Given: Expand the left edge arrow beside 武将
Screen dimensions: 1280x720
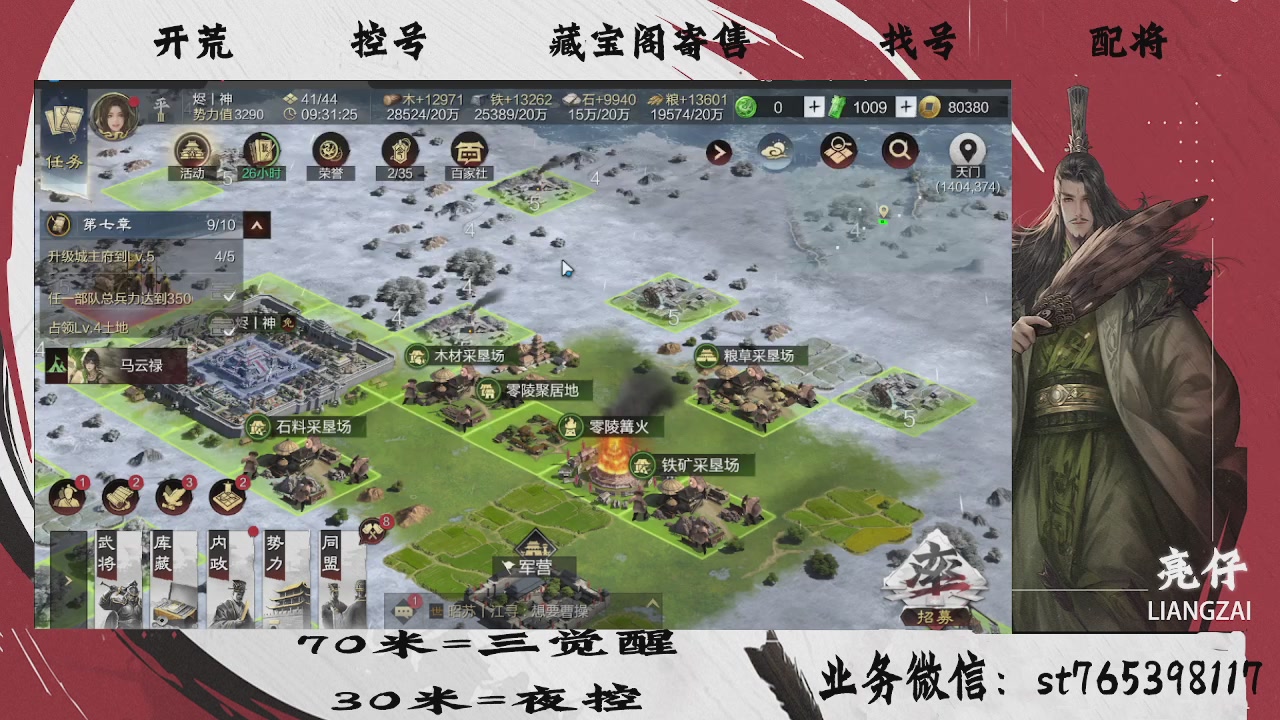Looking at the screenshot, I should [x=68, y=580].
